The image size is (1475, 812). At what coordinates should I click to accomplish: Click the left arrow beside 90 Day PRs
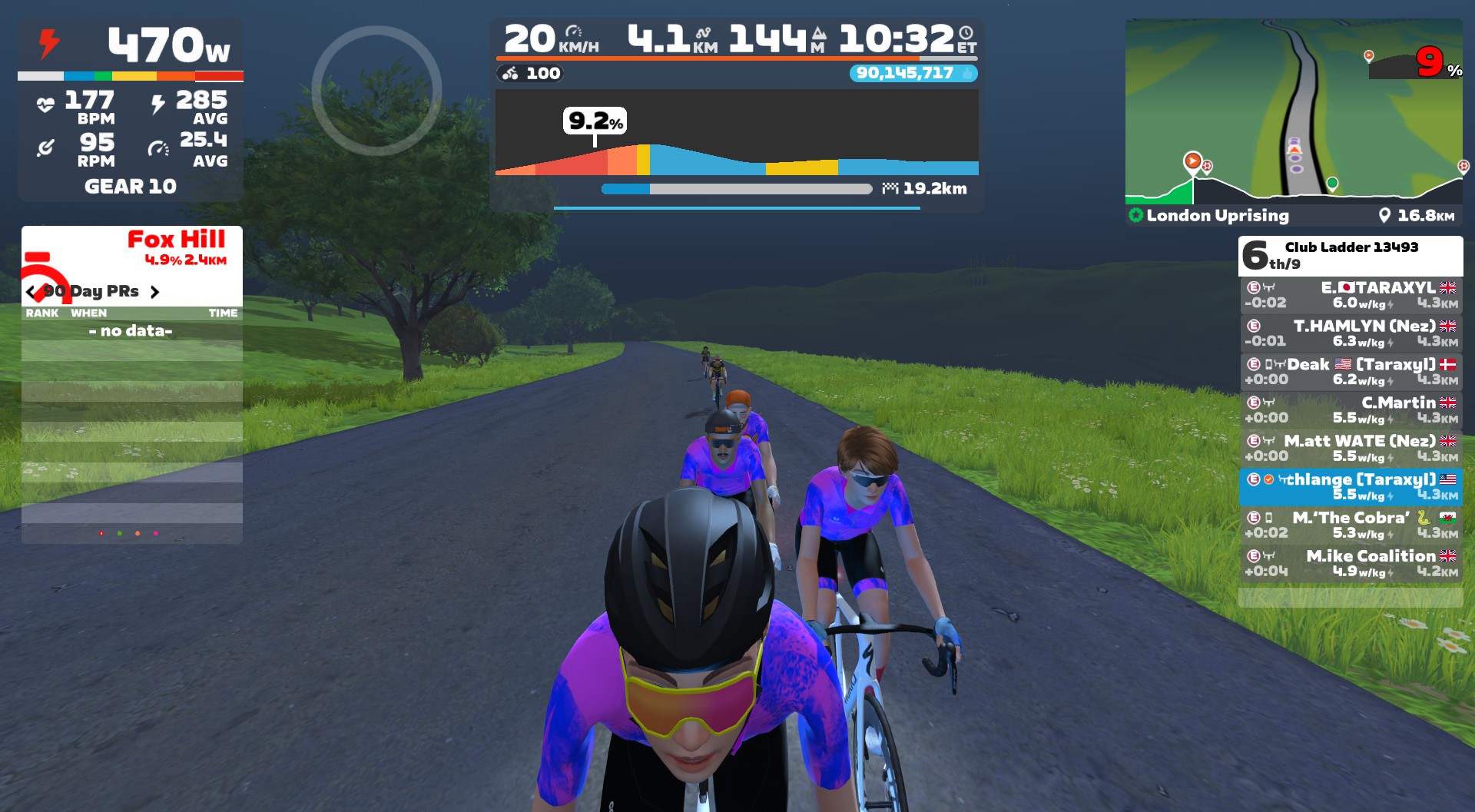click(31, 292)
